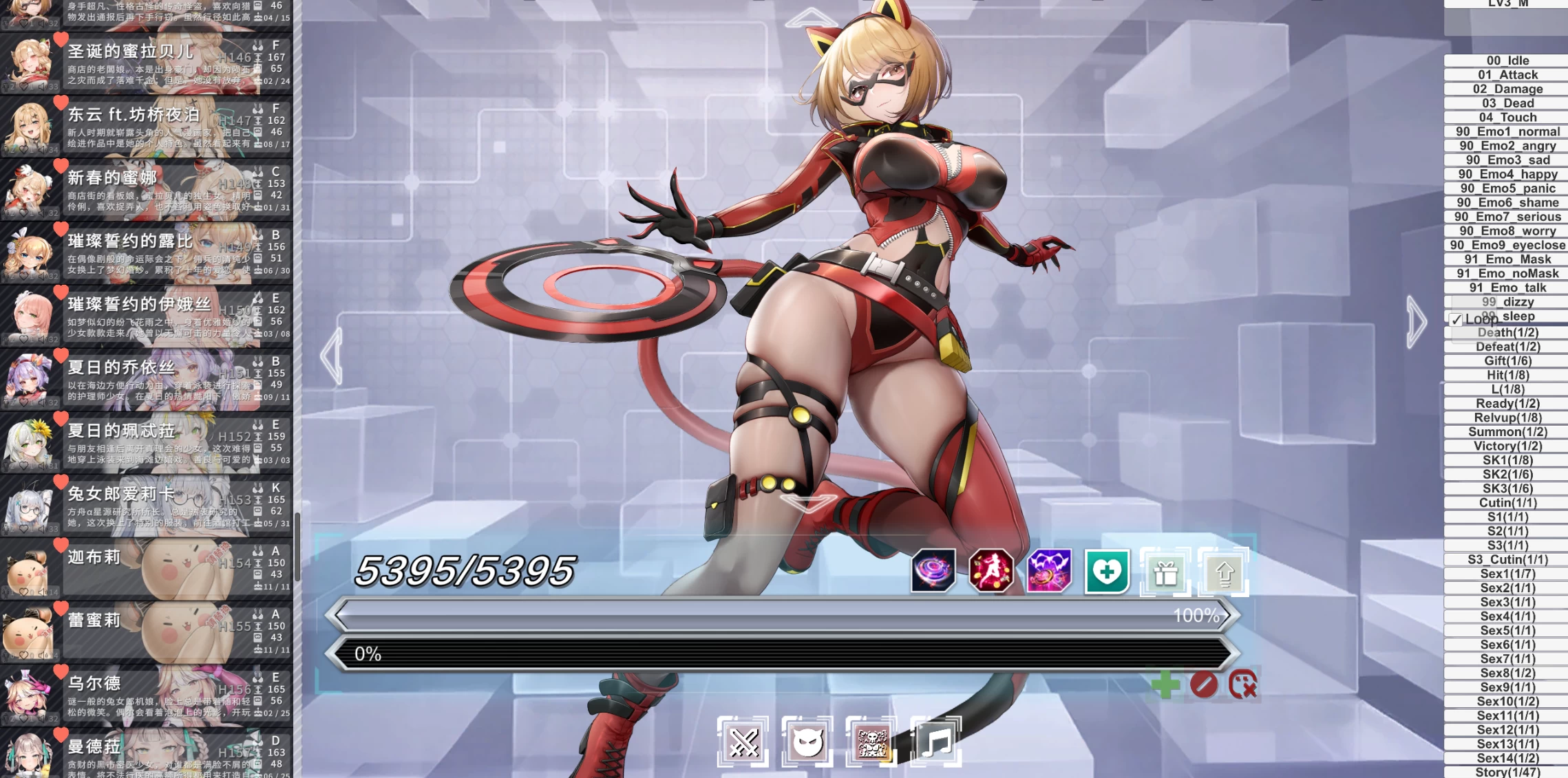
Task: Select the SK1(1/8) skill animation
Action: pyautogui.click(x=1507, y=460)
